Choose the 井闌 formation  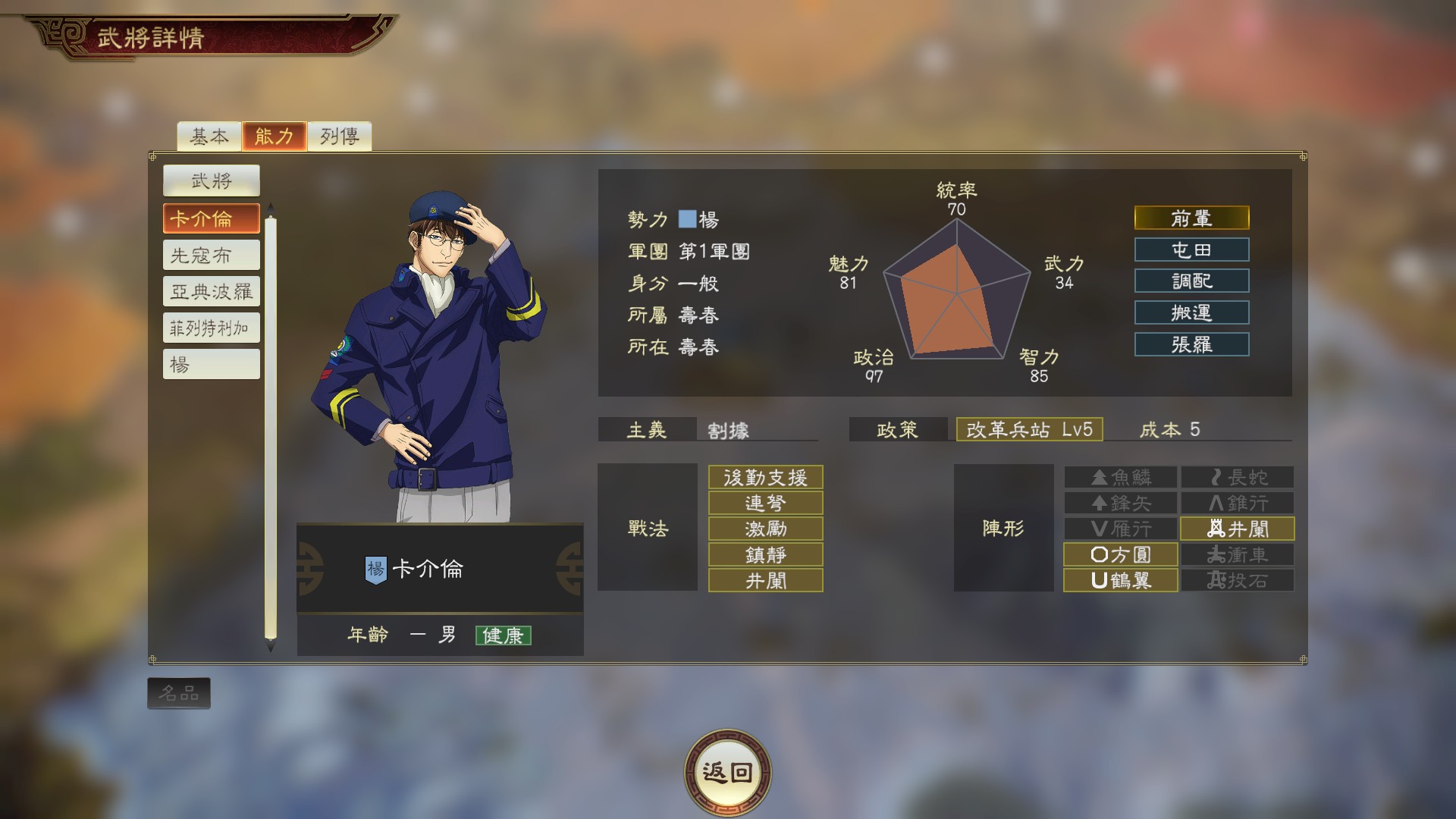(1238, 529)
